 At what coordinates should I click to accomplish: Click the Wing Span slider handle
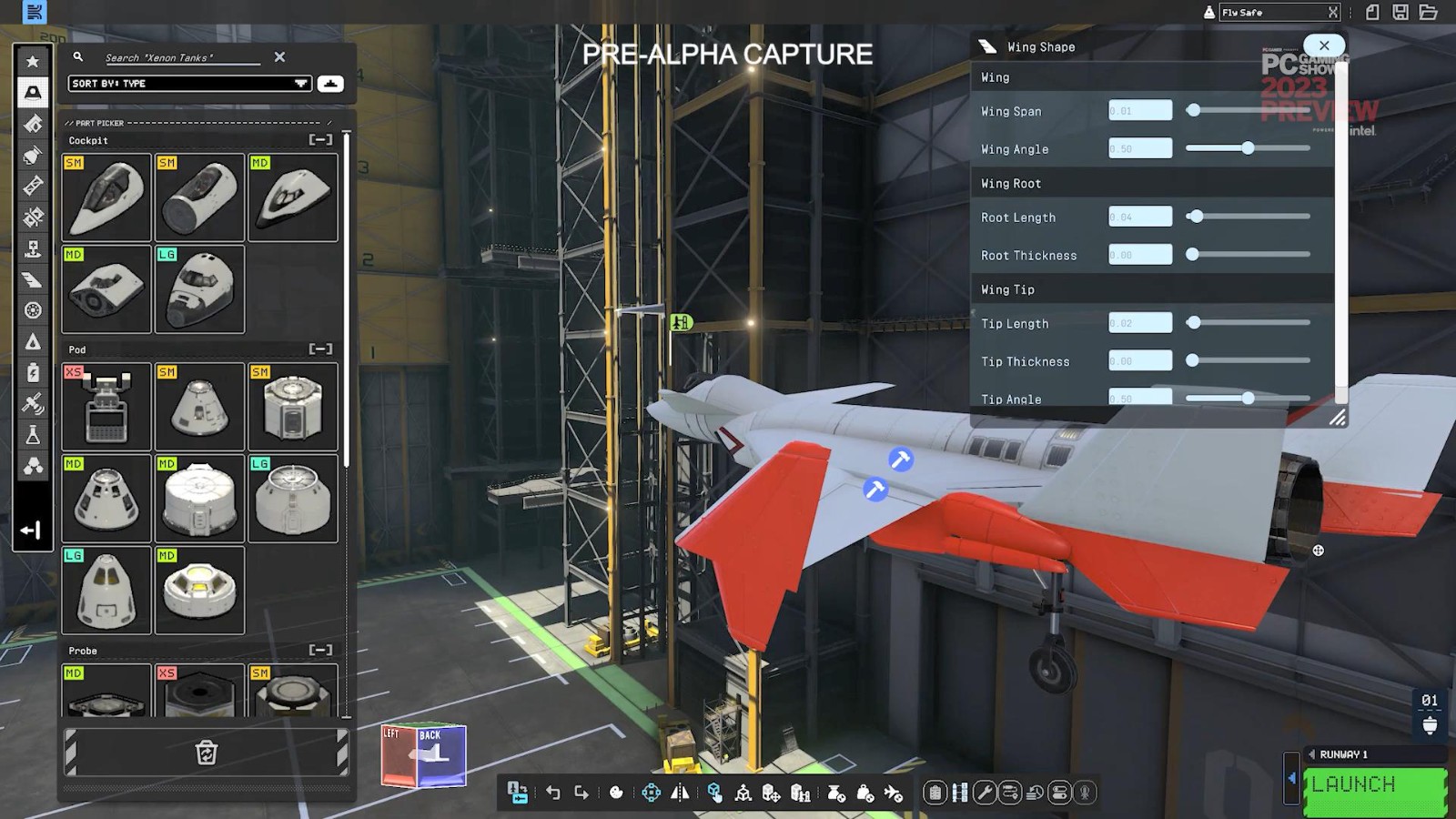click(1193, 111)
